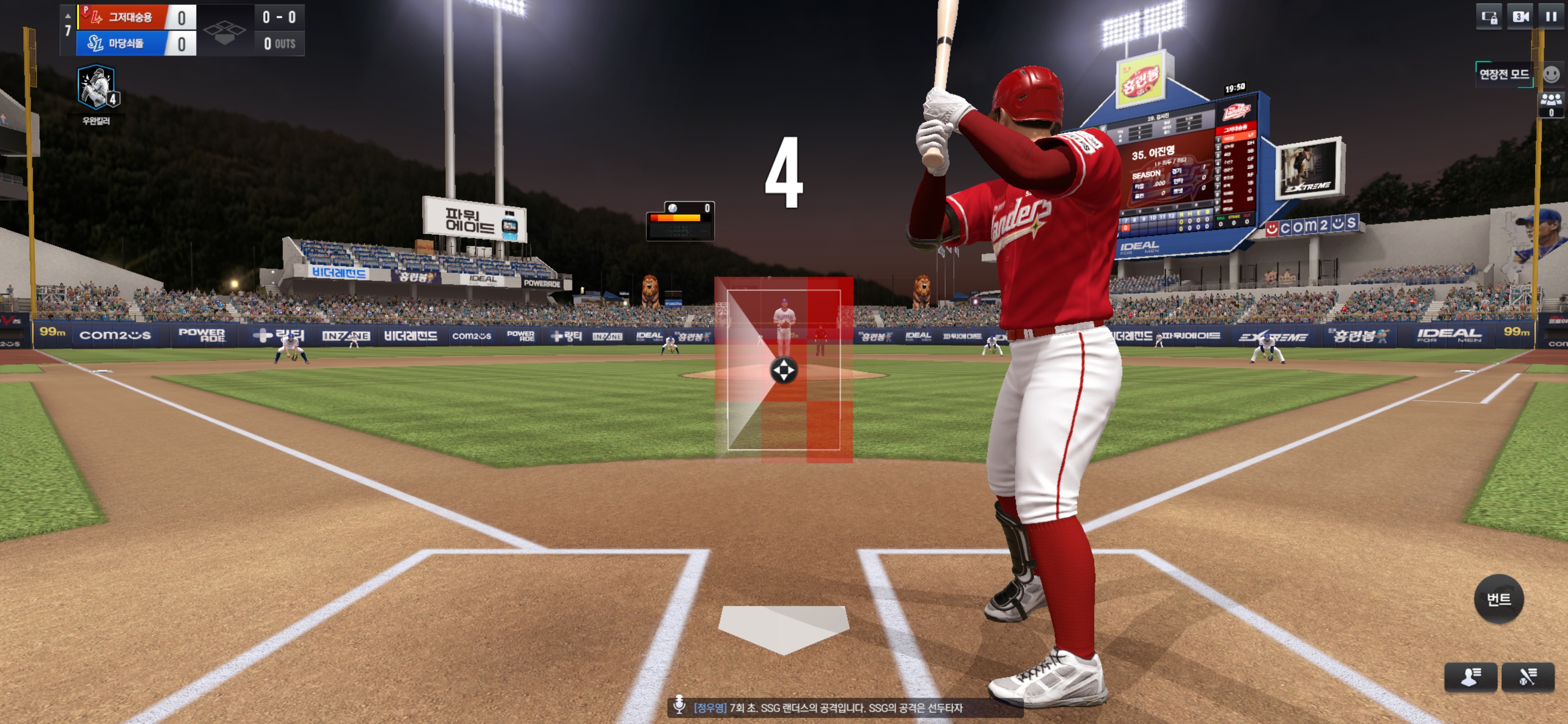This screenshot has height=724, width=1568.
Task: Pause the game
Action: (1550, 17)
